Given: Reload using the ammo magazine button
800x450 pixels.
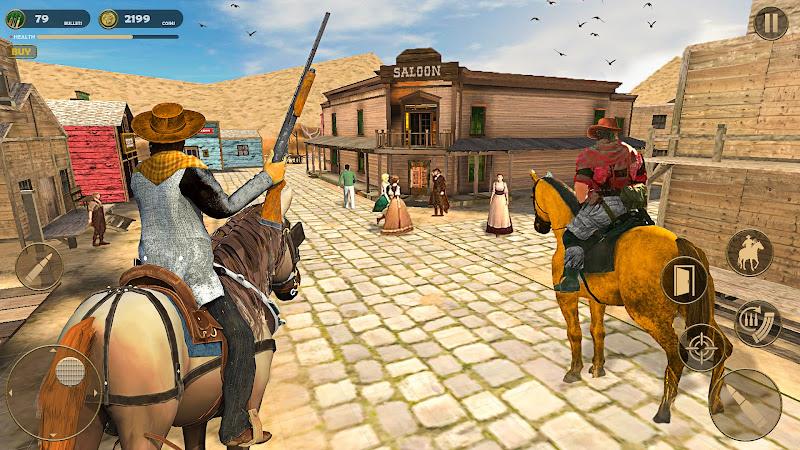Looking at the screenshot, I should pyautogui.click(x=758, y=323).
